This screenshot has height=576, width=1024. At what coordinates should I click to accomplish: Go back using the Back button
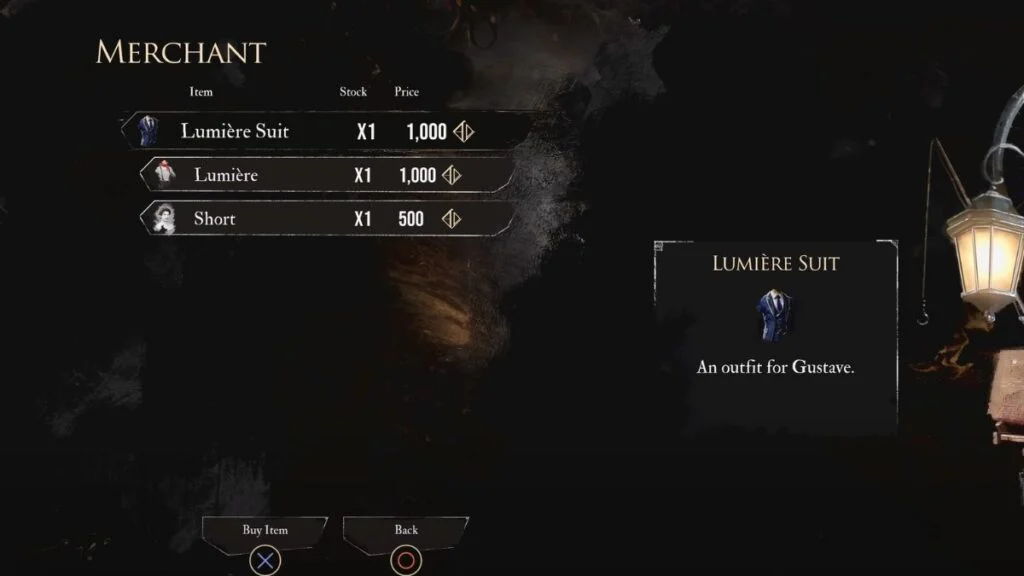[406, 531]
